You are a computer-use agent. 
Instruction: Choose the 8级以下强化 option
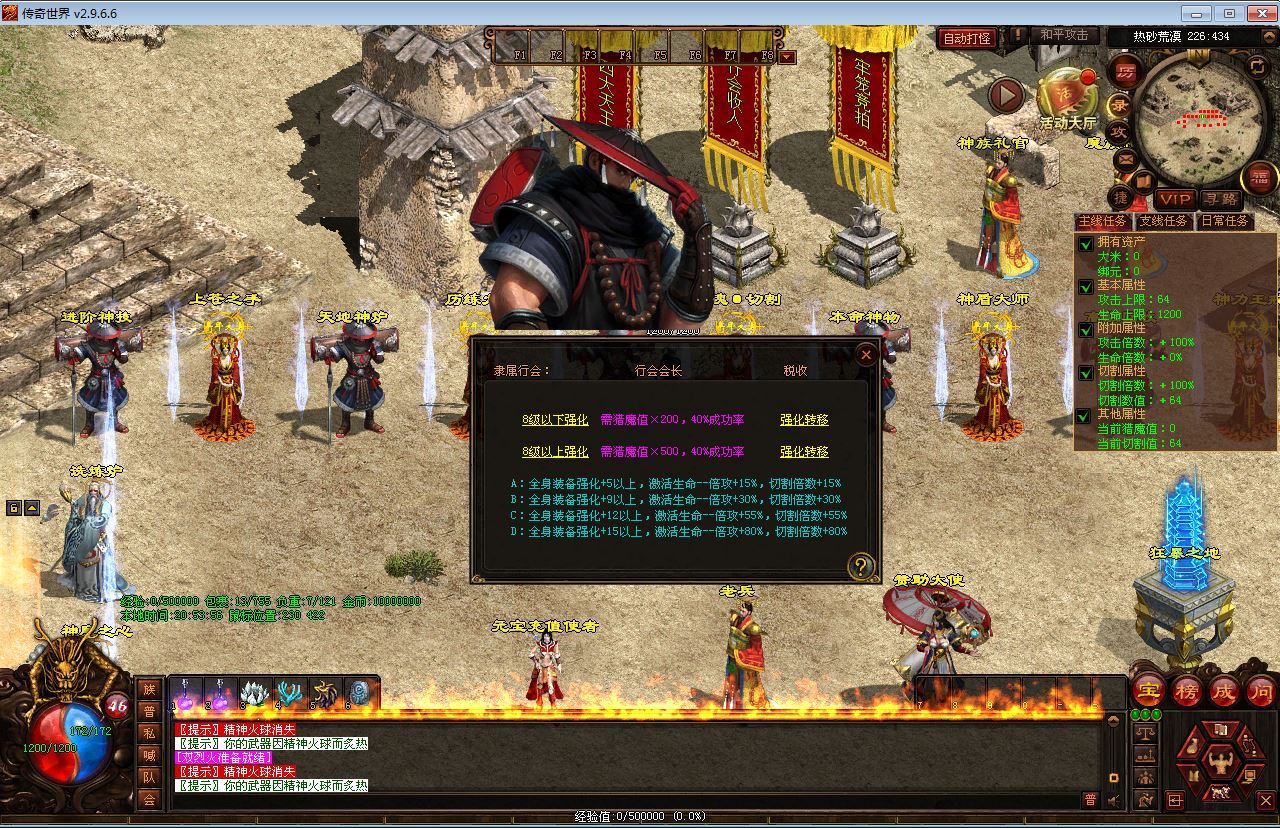555,420
